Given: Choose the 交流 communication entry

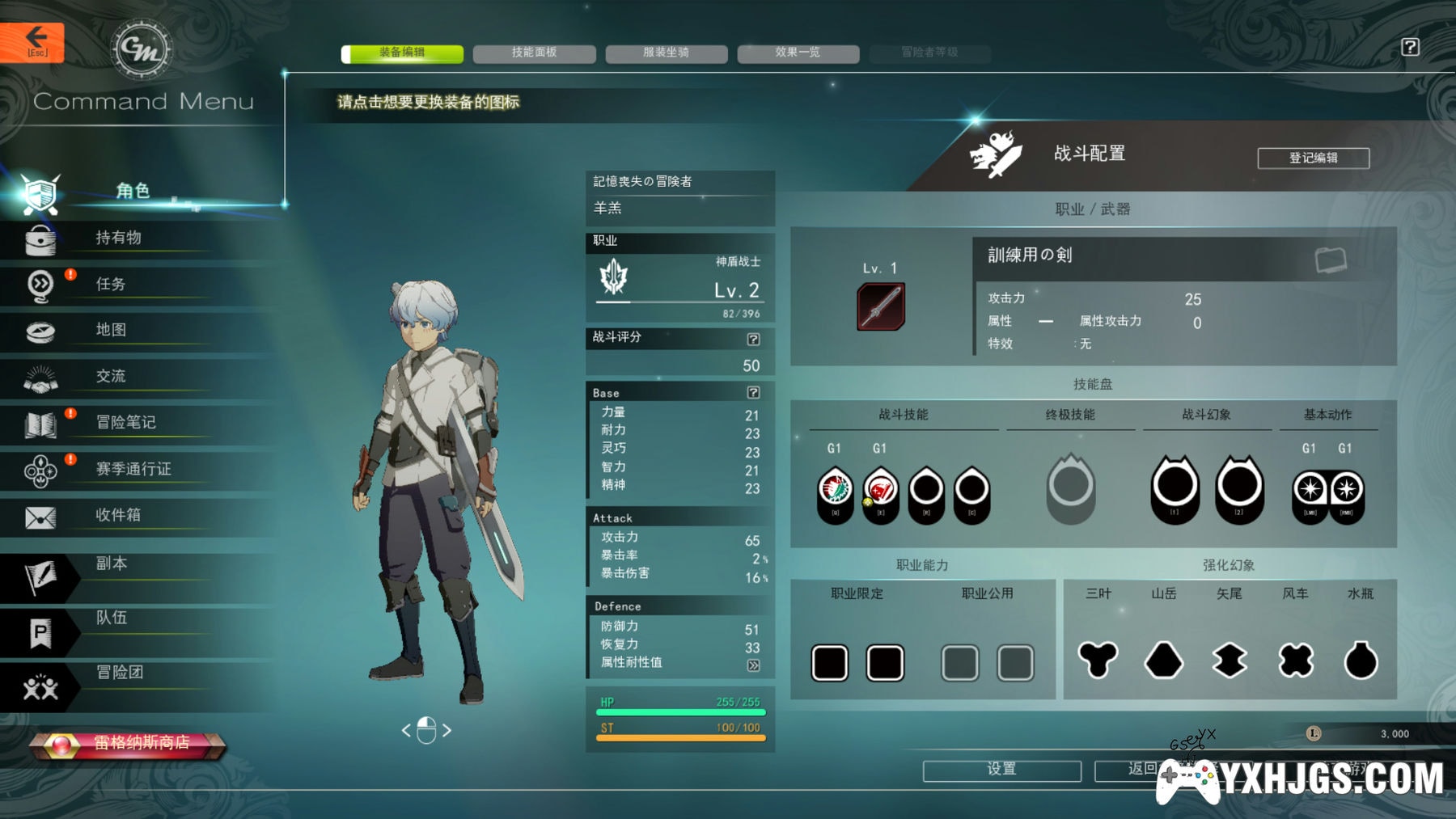Looking at the screenshot, I should click(111, 377).
